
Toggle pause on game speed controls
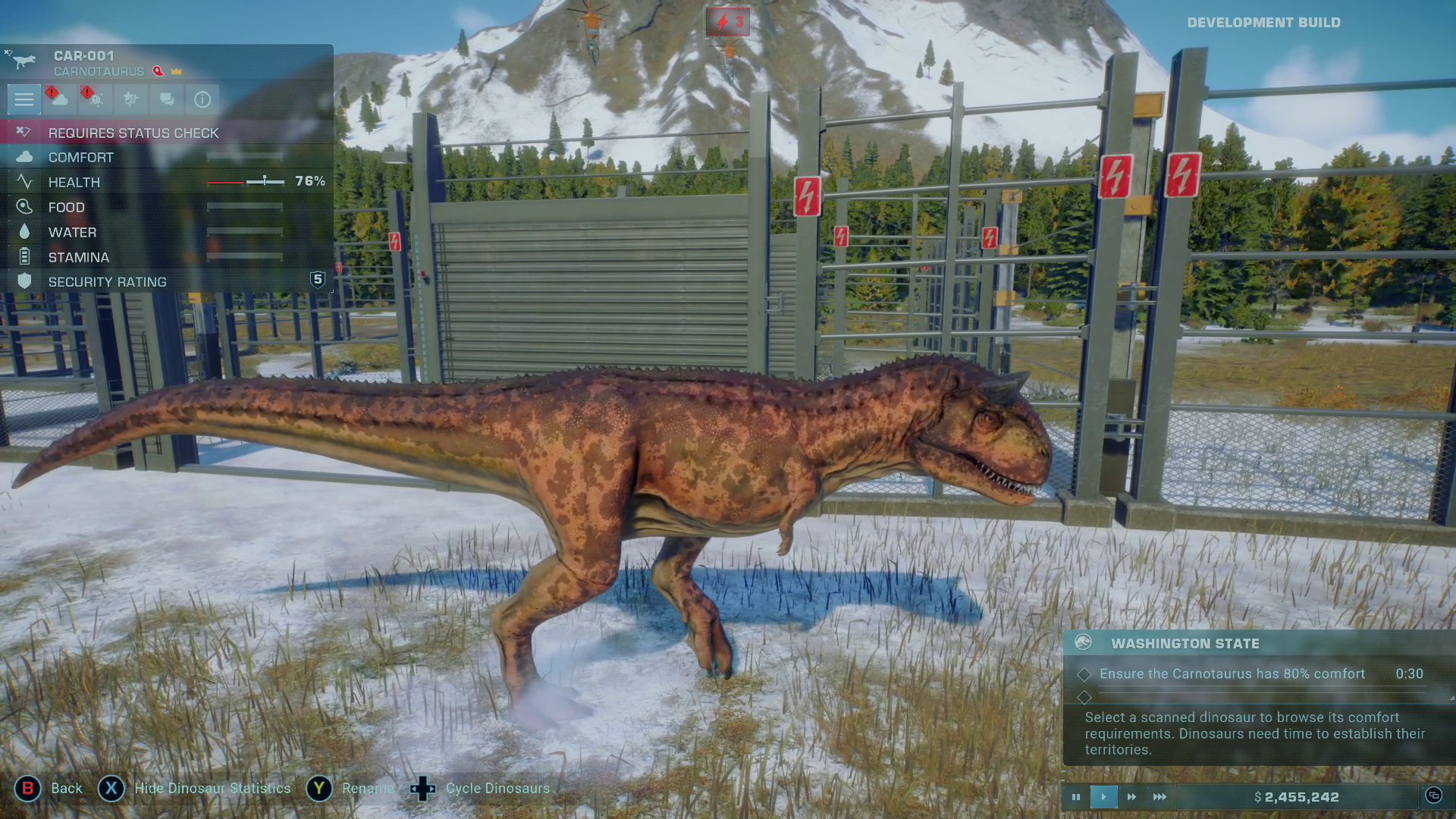1076,797
